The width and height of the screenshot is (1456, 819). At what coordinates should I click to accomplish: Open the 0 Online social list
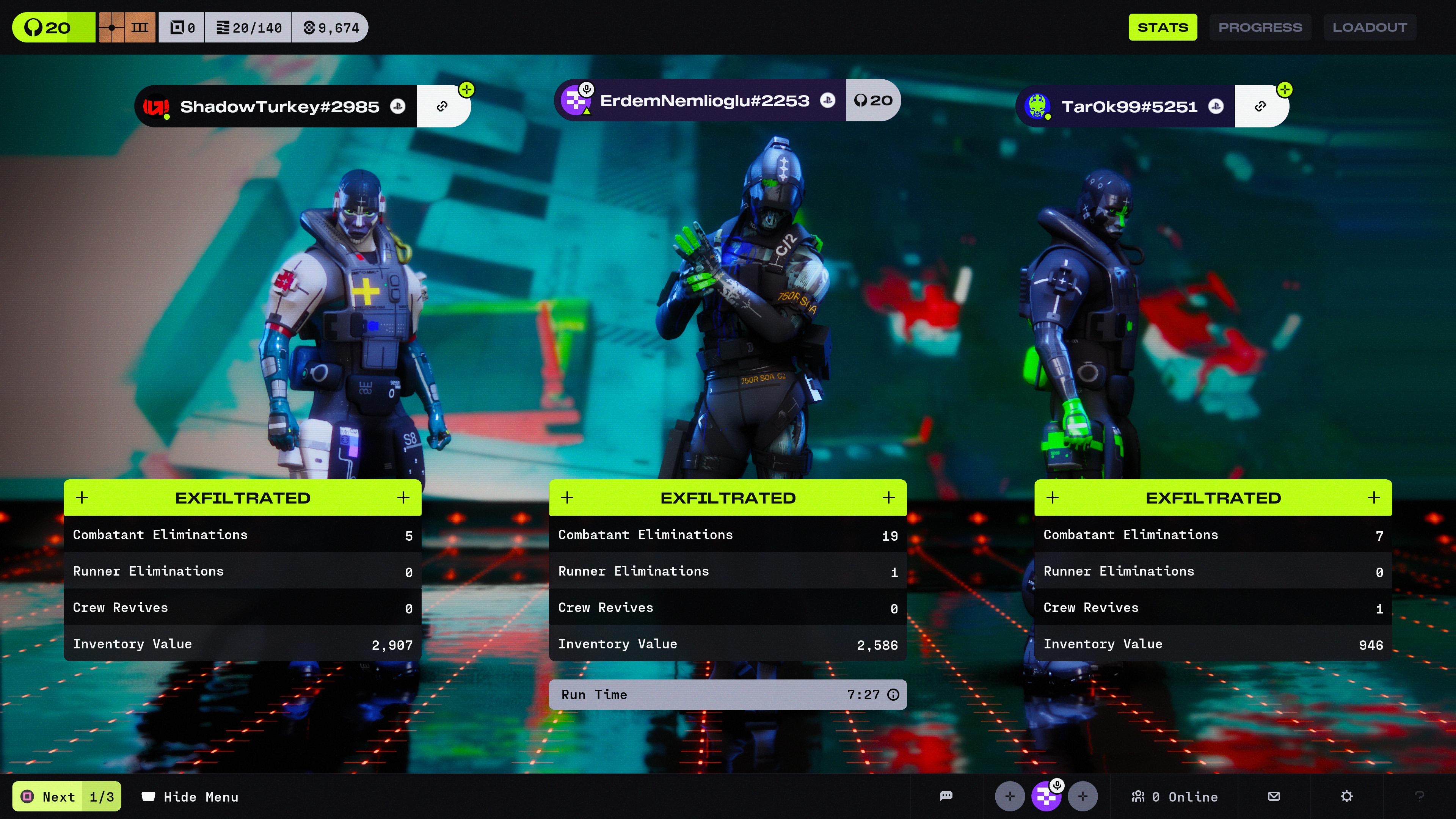(1174, 796)
